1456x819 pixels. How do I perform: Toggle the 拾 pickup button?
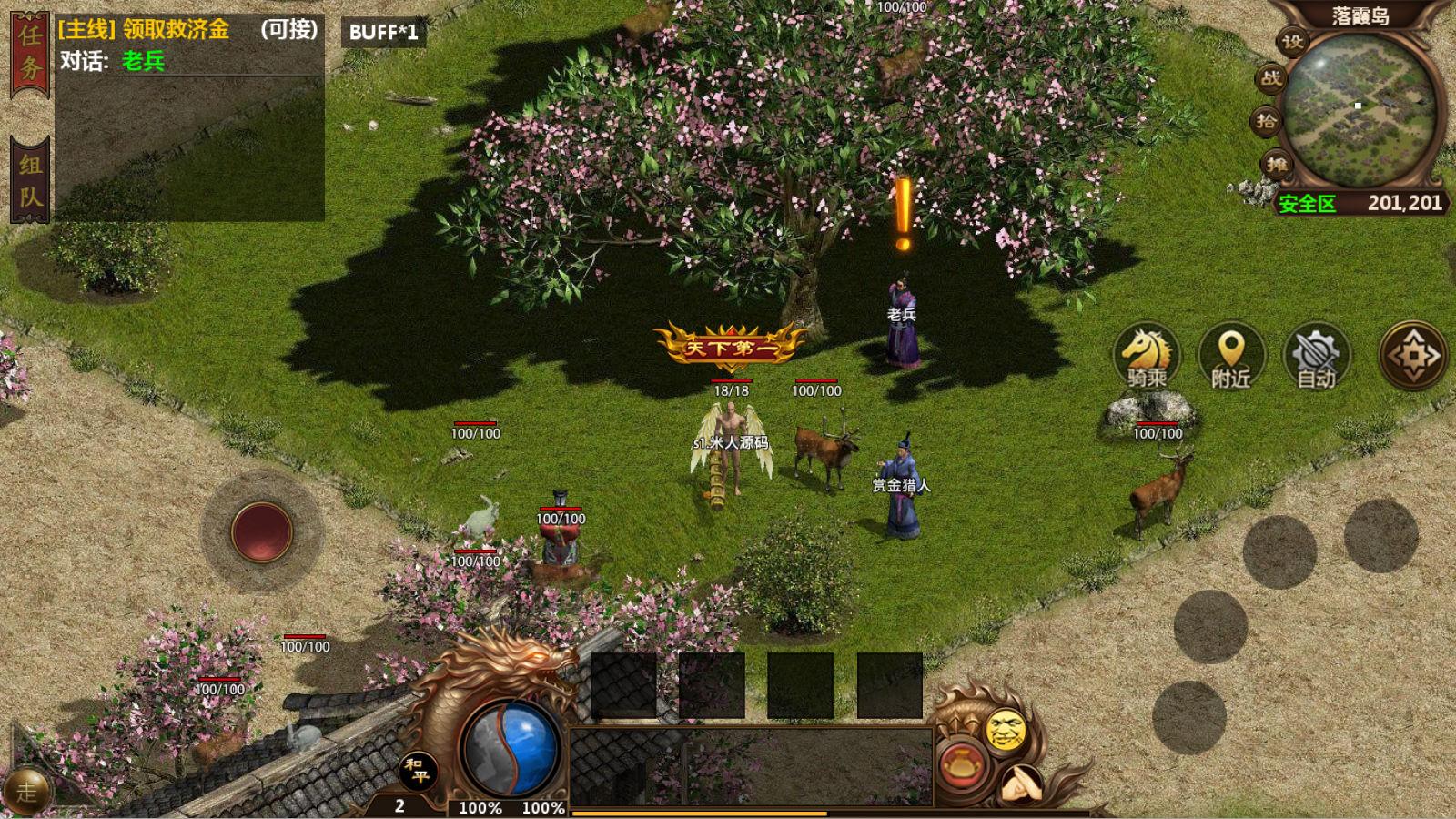(x=1267, y=121)
